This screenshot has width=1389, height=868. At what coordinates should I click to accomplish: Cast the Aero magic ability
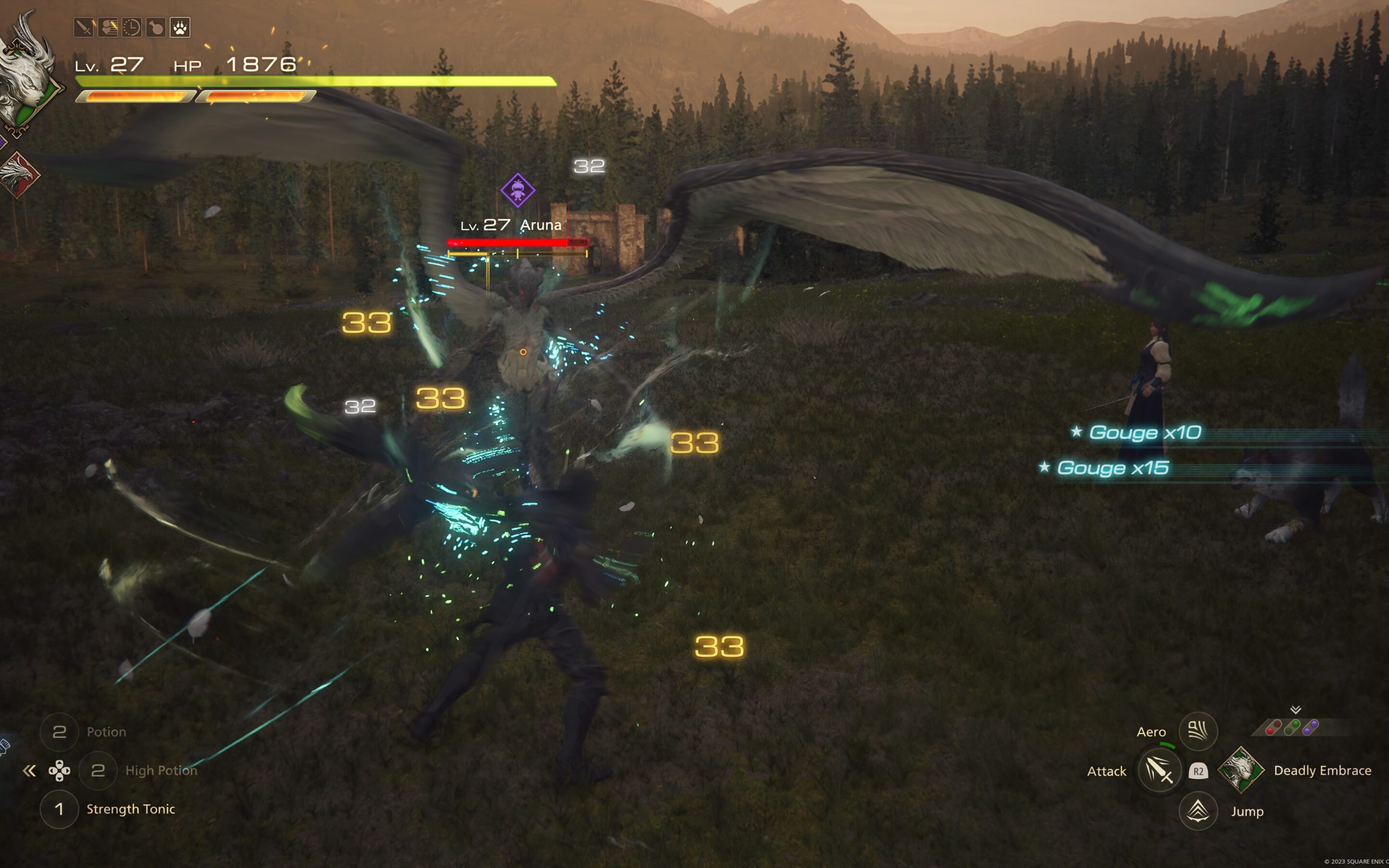(1198, 731)
